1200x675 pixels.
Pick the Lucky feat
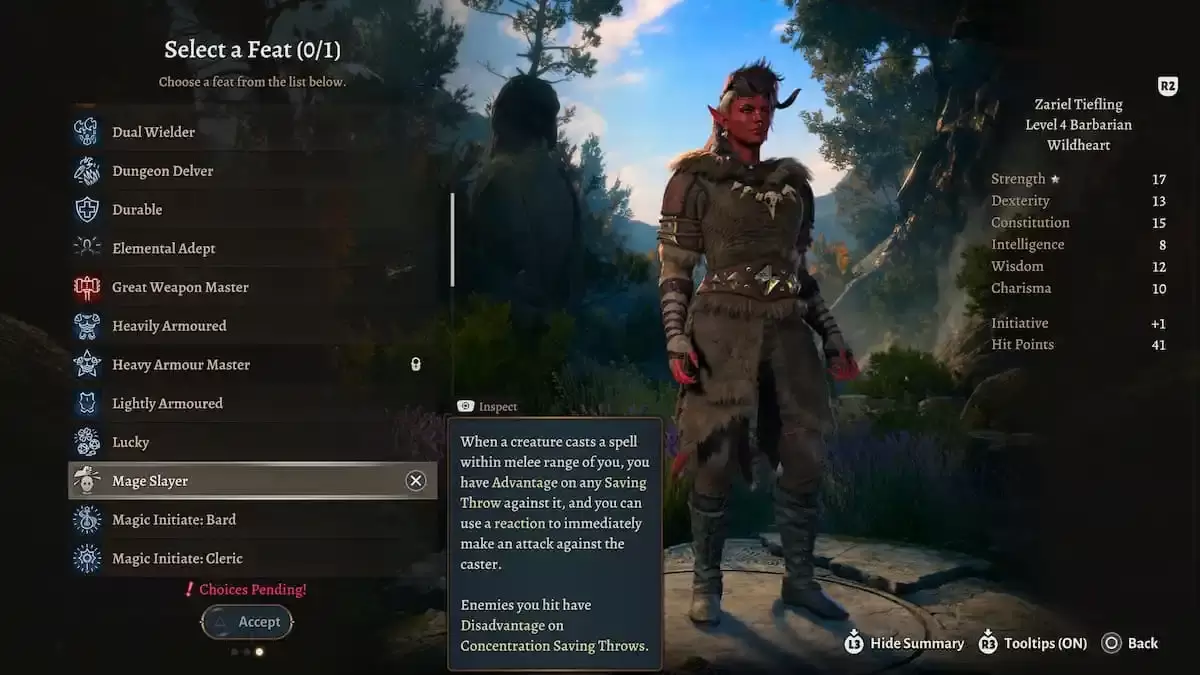click(130, 442)
